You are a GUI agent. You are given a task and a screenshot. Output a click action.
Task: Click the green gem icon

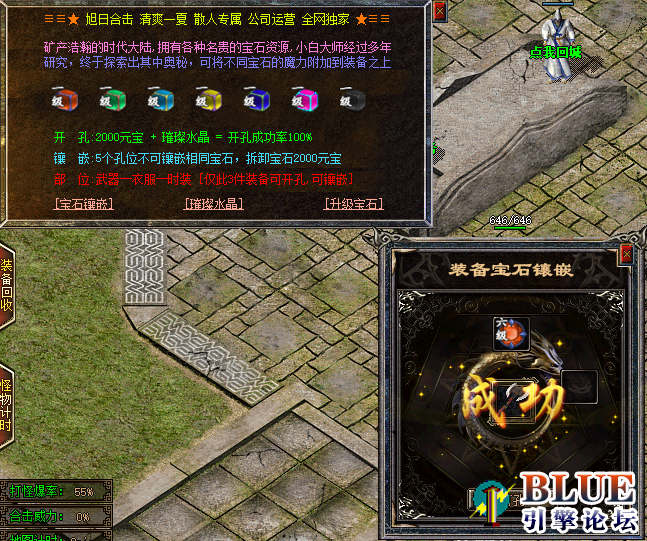(110, 99)
